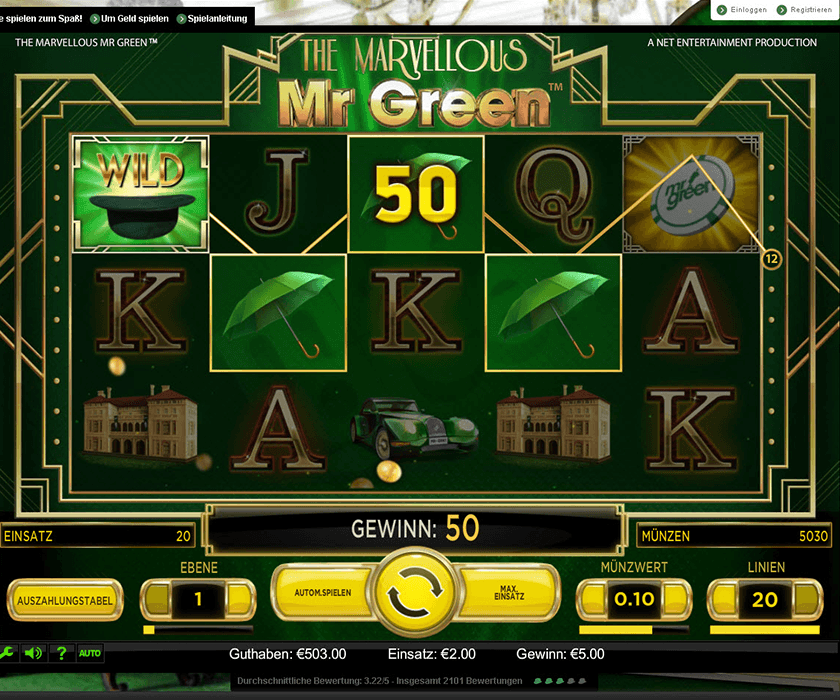
Task: Open the wrench settings icon
Action: [x=8, y=653]
